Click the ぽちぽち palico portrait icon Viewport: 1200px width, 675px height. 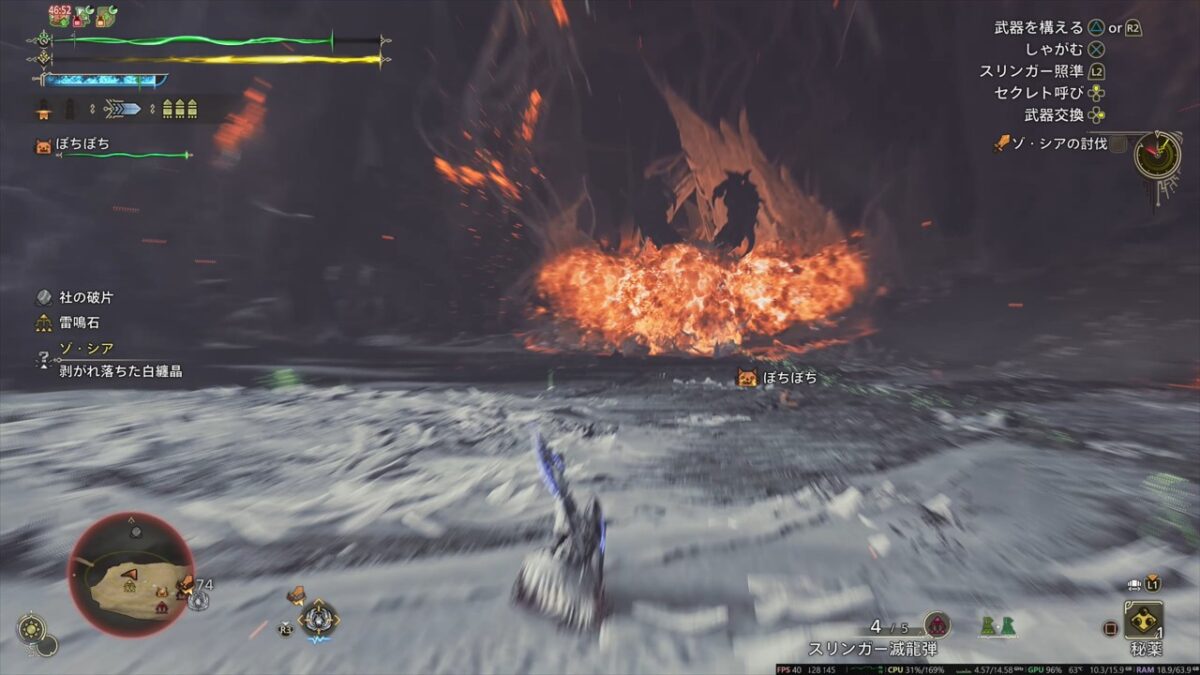pyautogui.click(x=43, y=146)
